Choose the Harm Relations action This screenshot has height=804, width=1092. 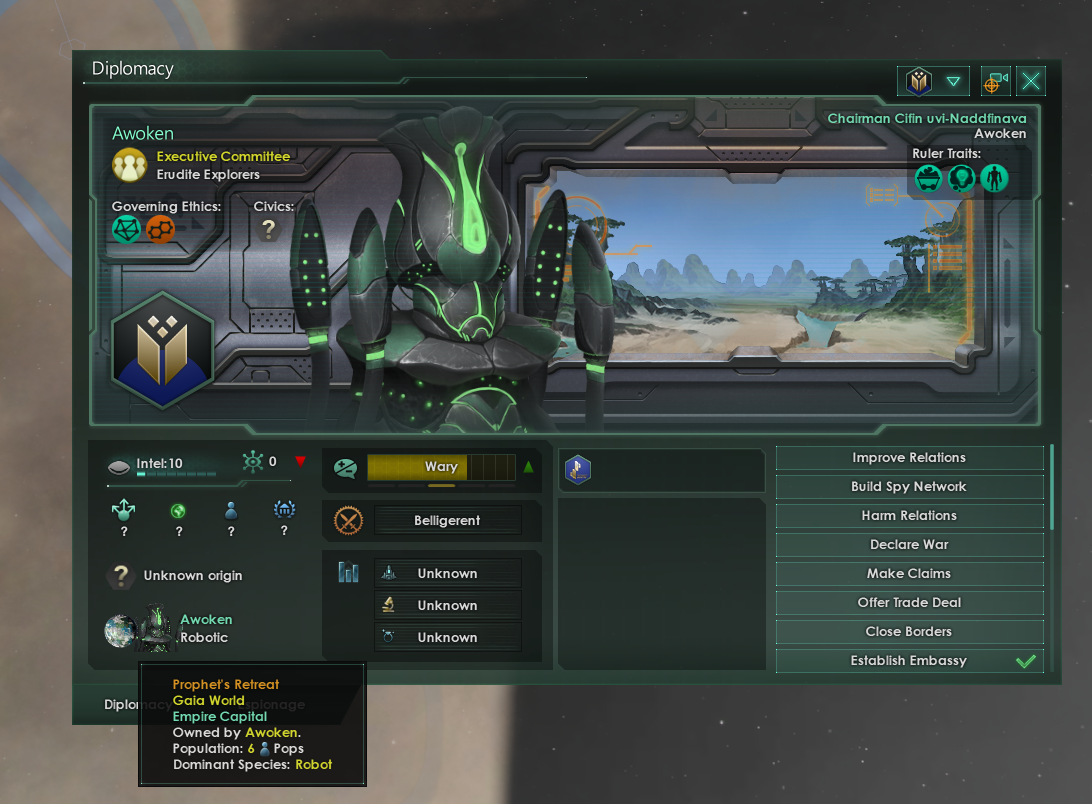click(909, 516)
